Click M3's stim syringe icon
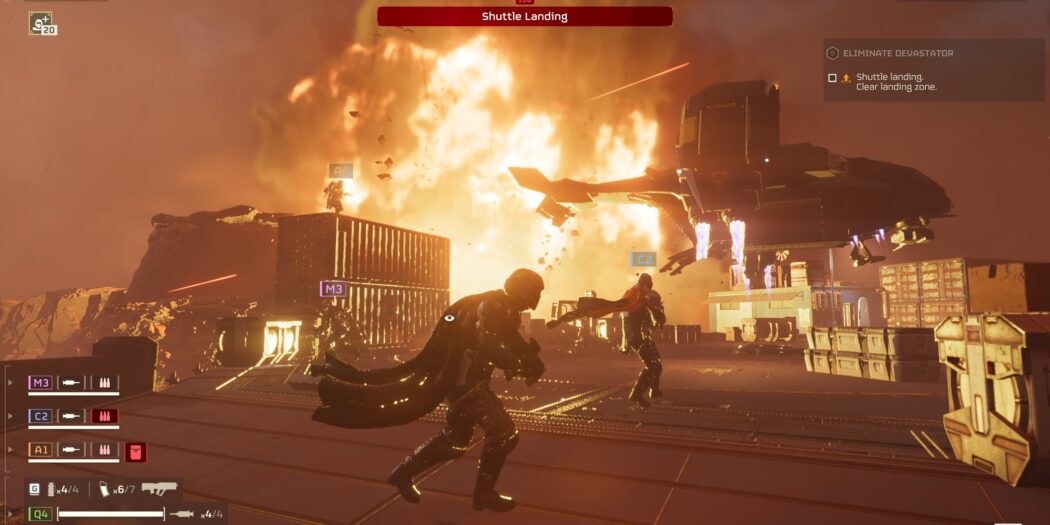 72,382
